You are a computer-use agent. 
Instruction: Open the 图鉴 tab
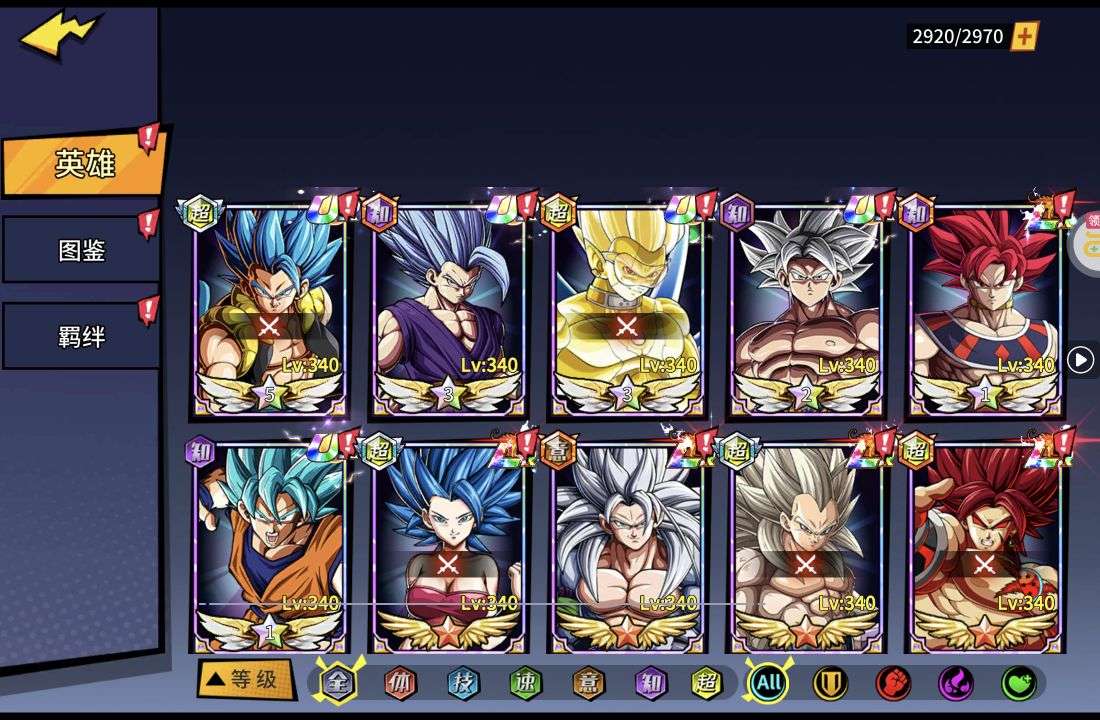click(x=80, y=250)
